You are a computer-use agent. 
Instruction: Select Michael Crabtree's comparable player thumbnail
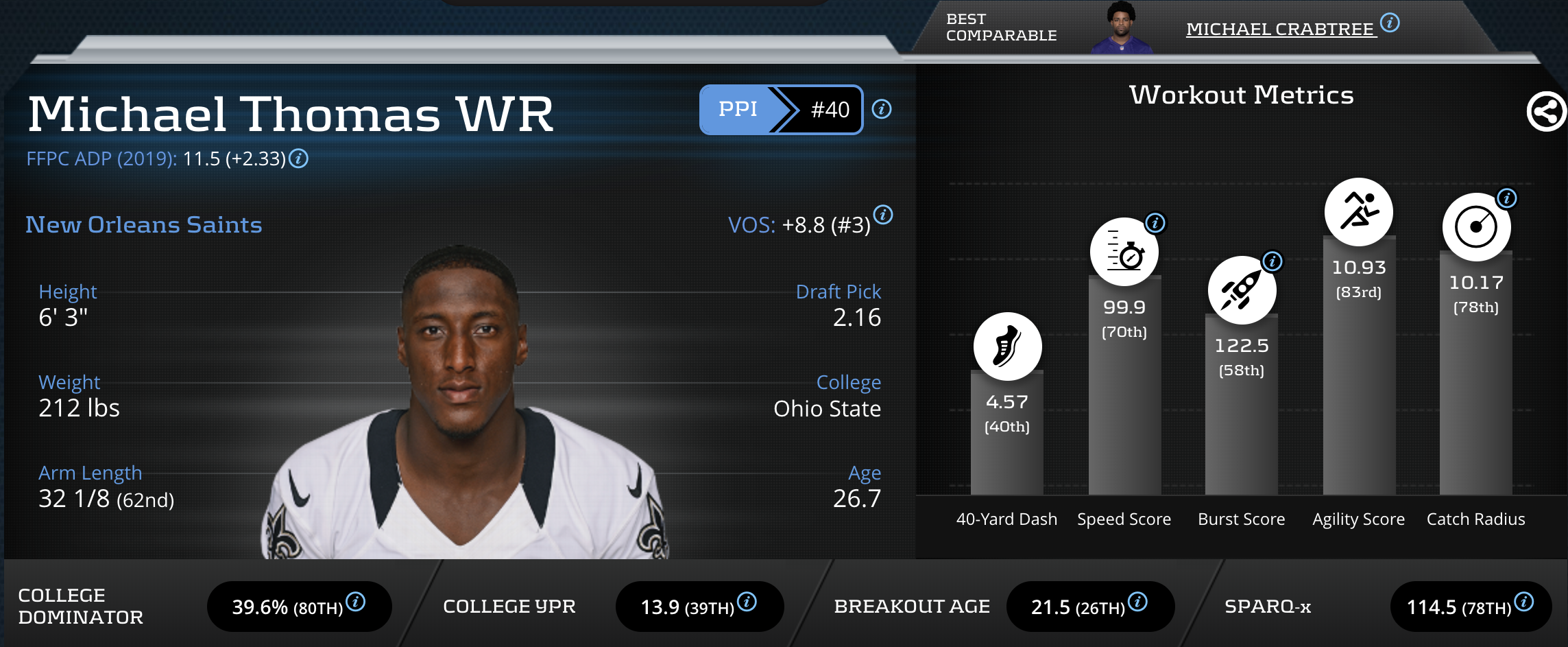(1122, 29)
